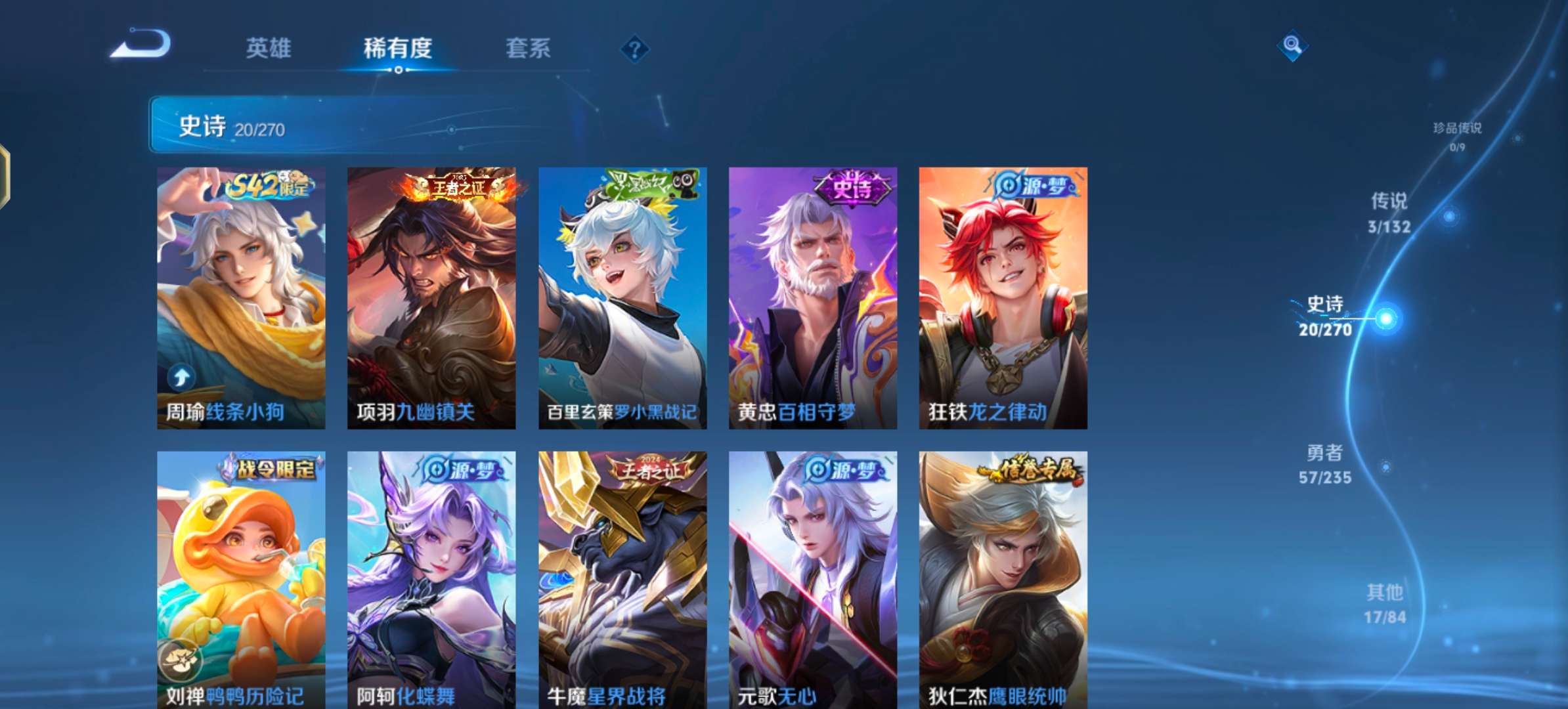Click the 王者之证 badge on 项羽 card
The width and height of the screenshot is (1568, 709).
458,186
